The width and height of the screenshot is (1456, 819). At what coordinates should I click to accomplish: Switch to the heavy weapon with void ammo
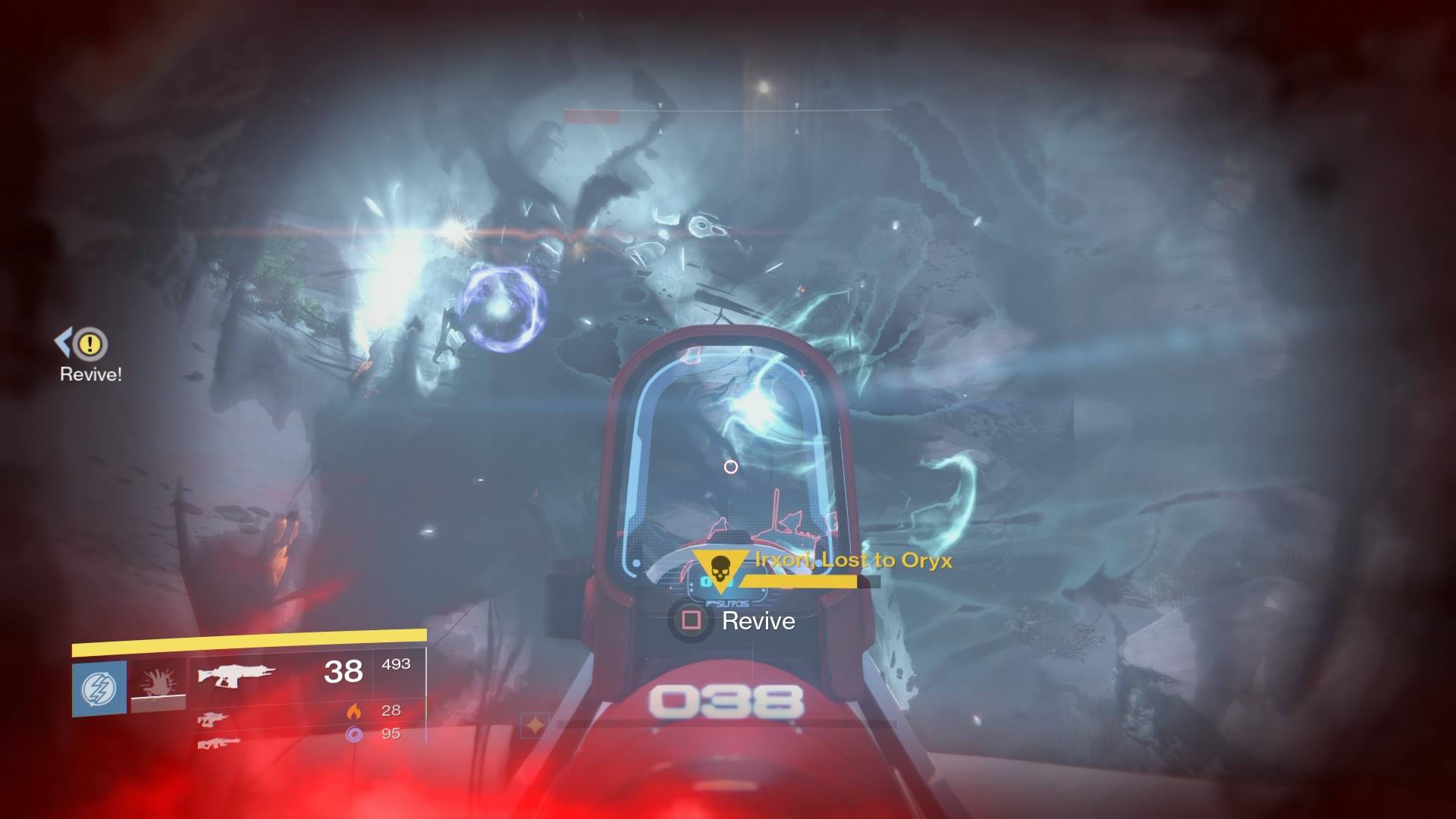coord(218,742)
